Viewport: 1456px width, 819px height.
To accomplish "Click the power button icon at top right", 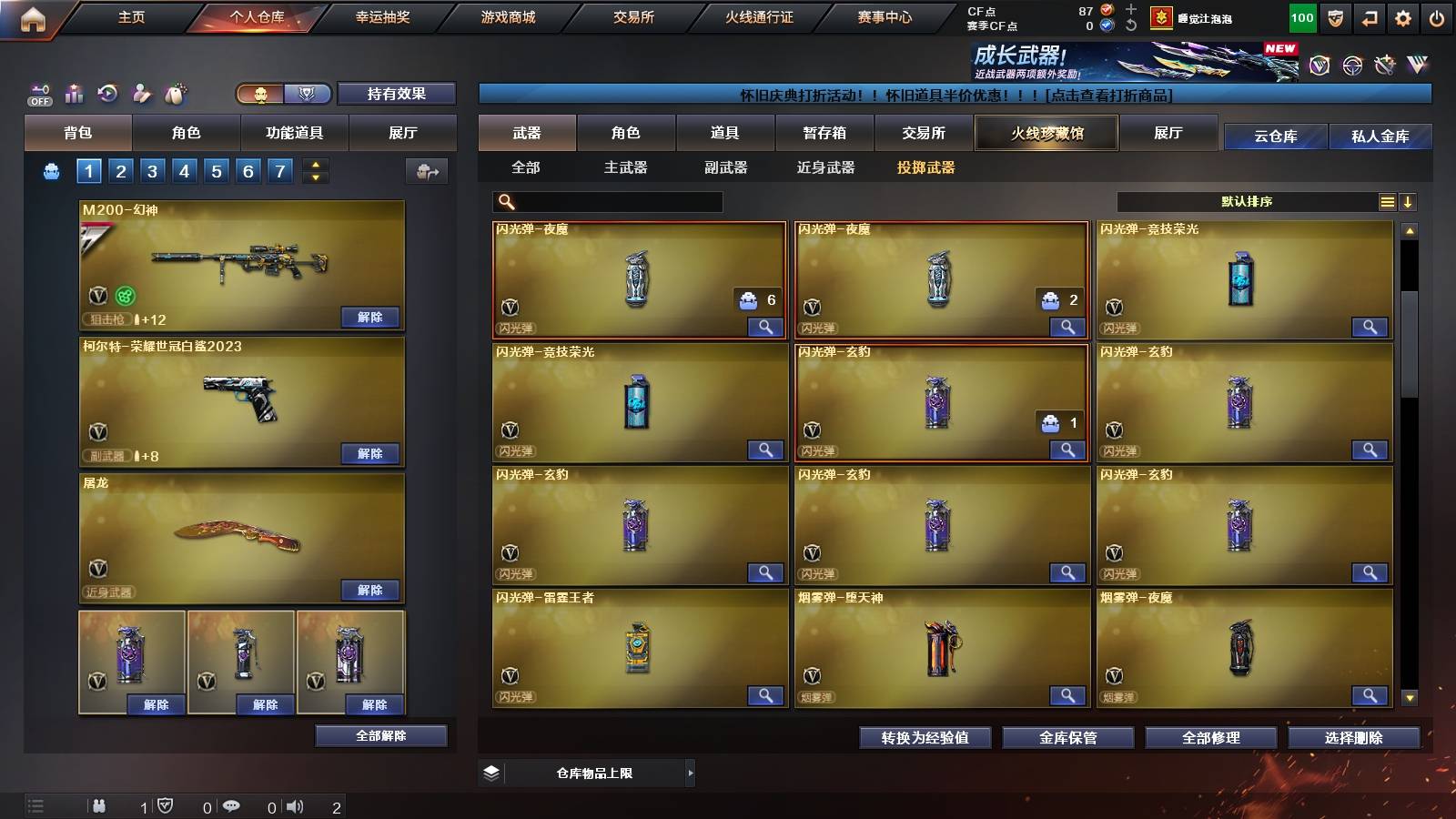I will 1436,16.
